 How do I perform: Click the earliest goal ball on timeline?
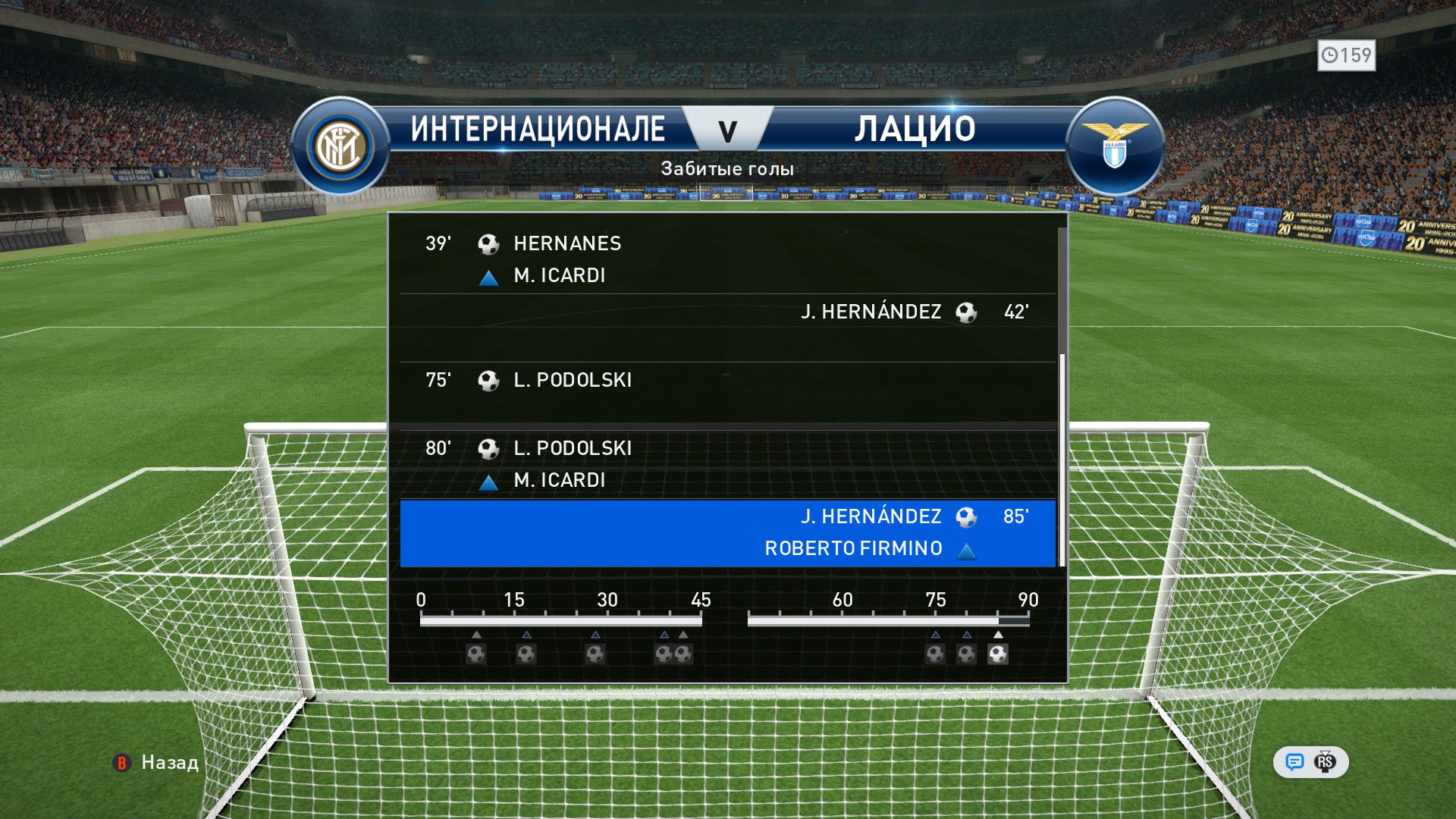(x=476, y=654)
